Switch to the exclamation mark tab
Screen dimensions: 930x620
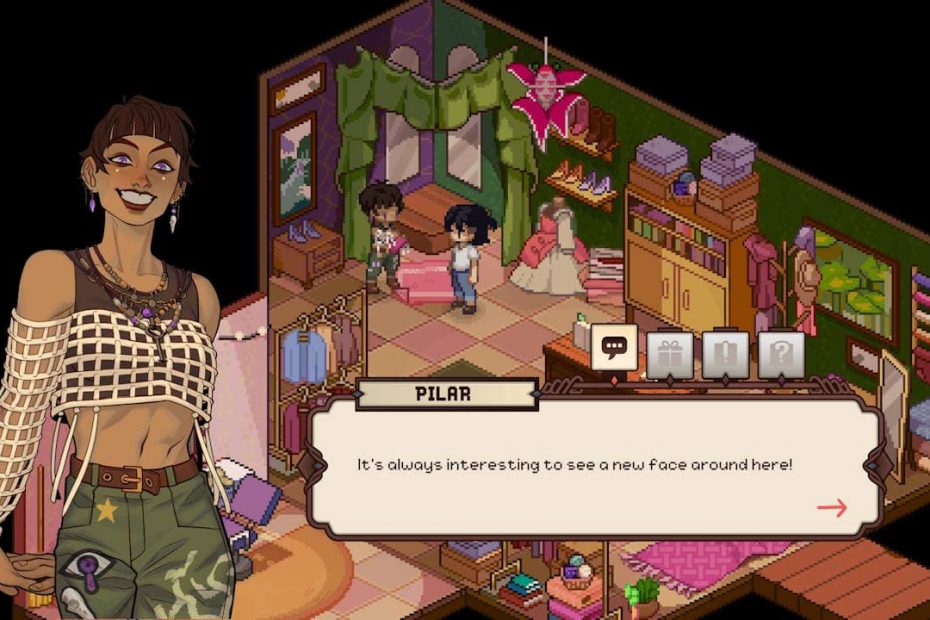(x=725, y=355)
